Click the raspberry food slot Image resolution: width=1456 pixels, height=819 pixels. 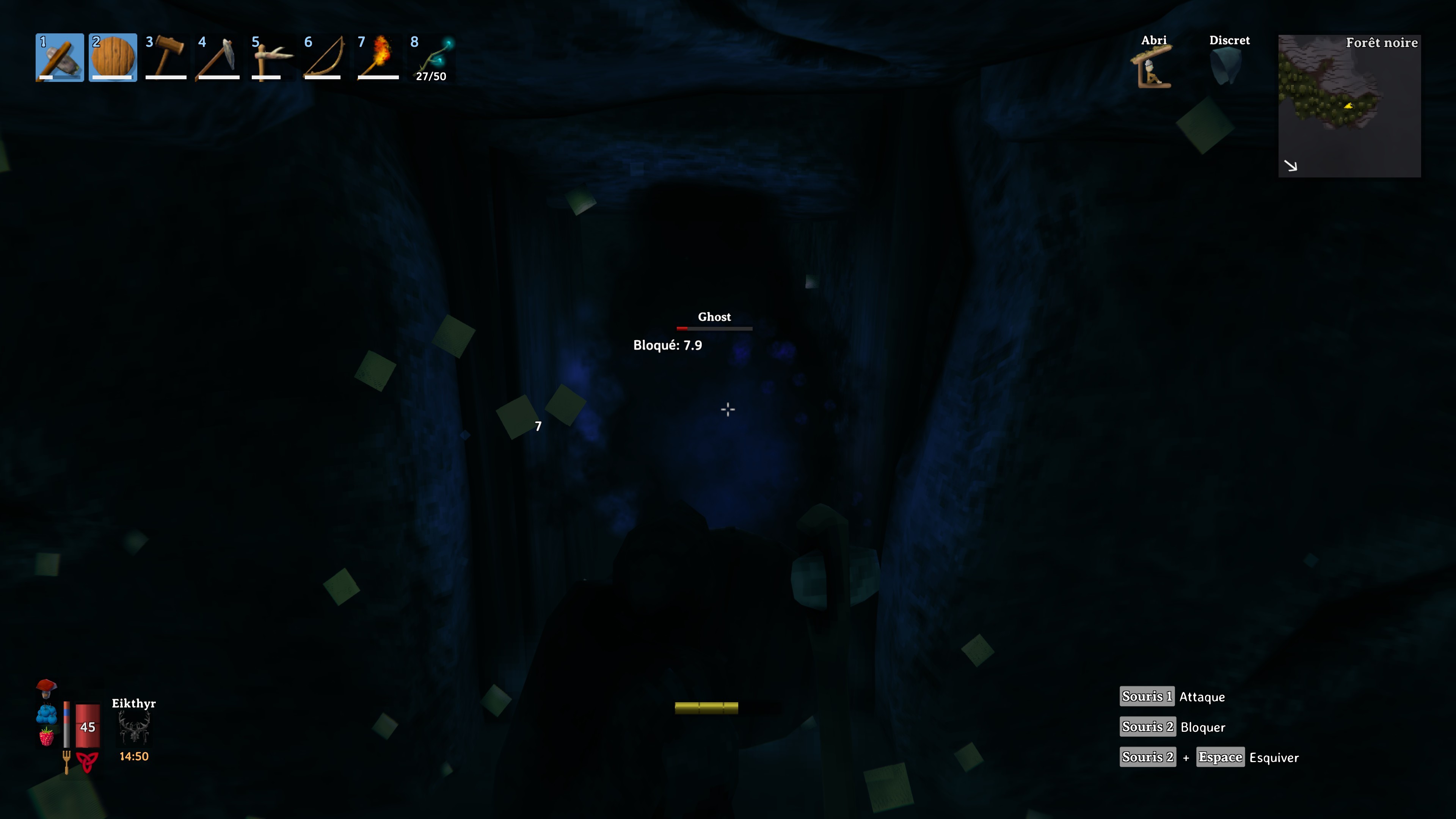click(x=46, y=737)
